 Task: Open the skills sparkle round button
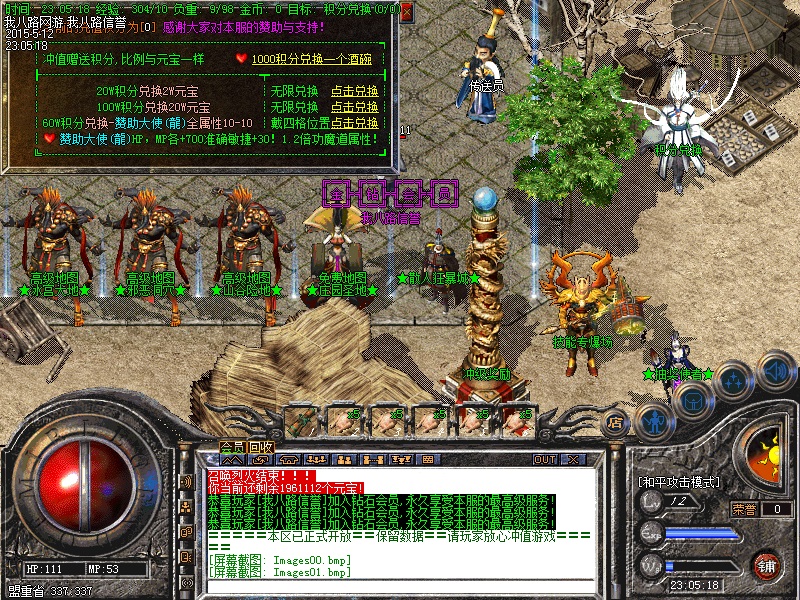pyautogui.click(x=734, y=381)
